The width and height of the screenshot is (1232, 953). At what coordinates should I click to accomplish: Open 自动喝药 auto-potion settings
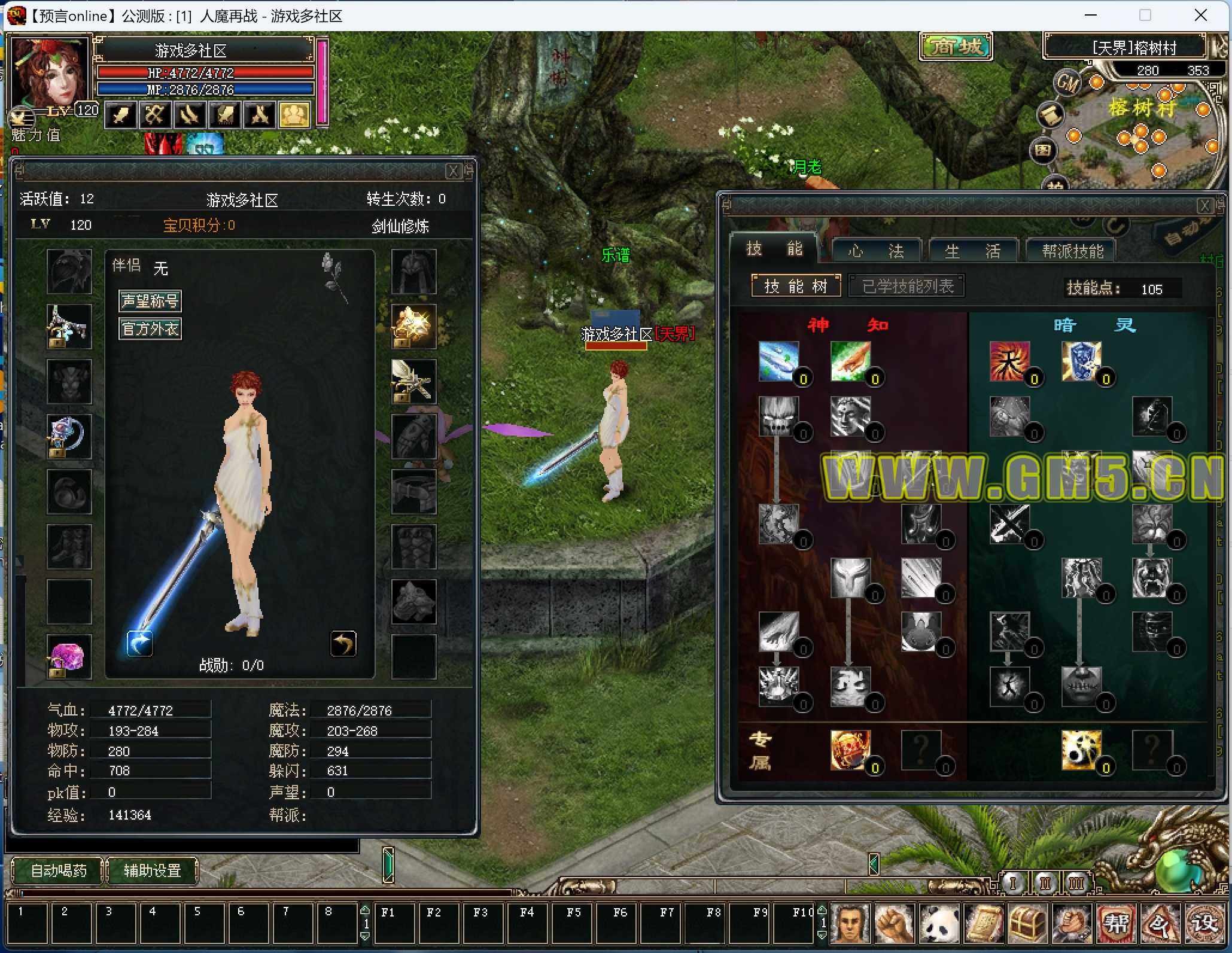point(58,870)
